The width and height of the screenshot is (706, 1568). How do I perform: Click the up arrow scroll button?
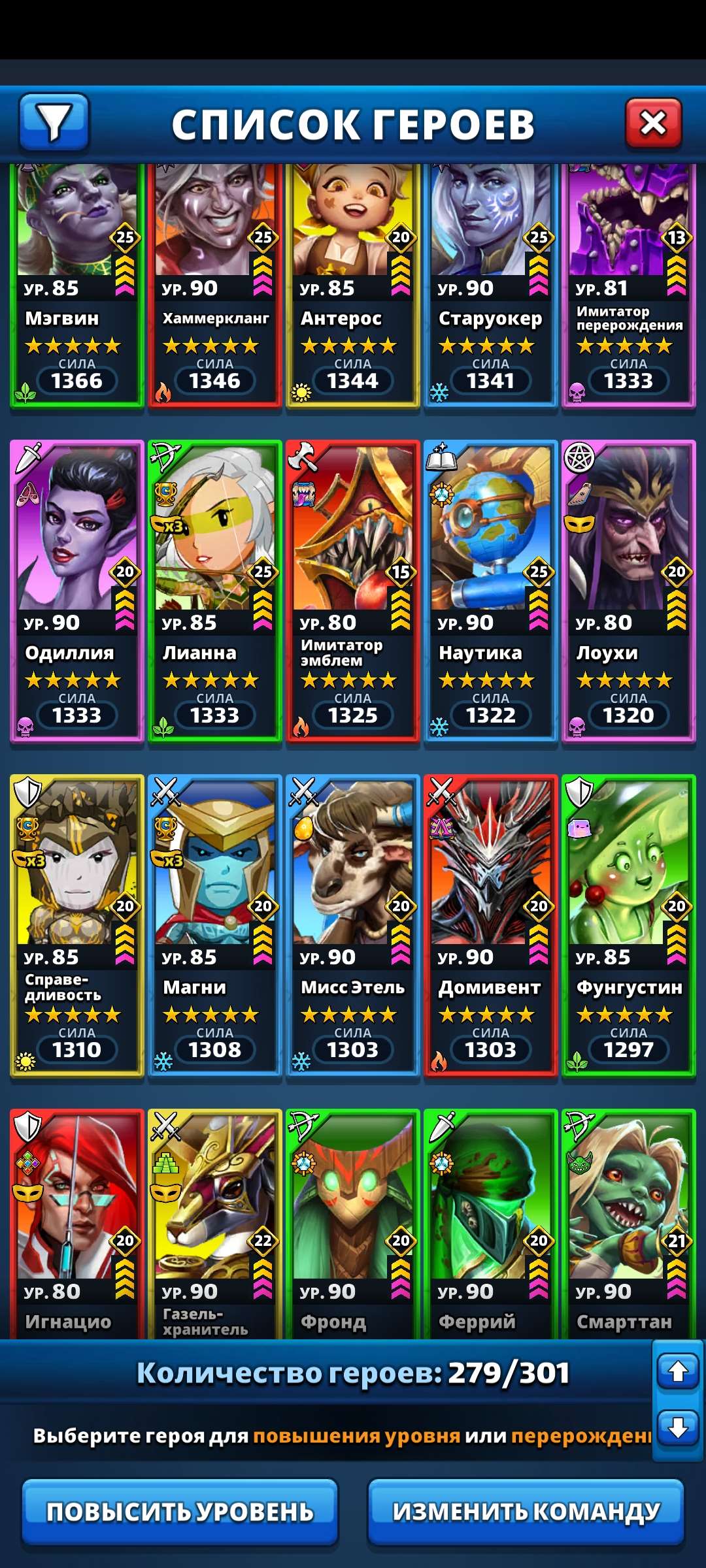678,1371
